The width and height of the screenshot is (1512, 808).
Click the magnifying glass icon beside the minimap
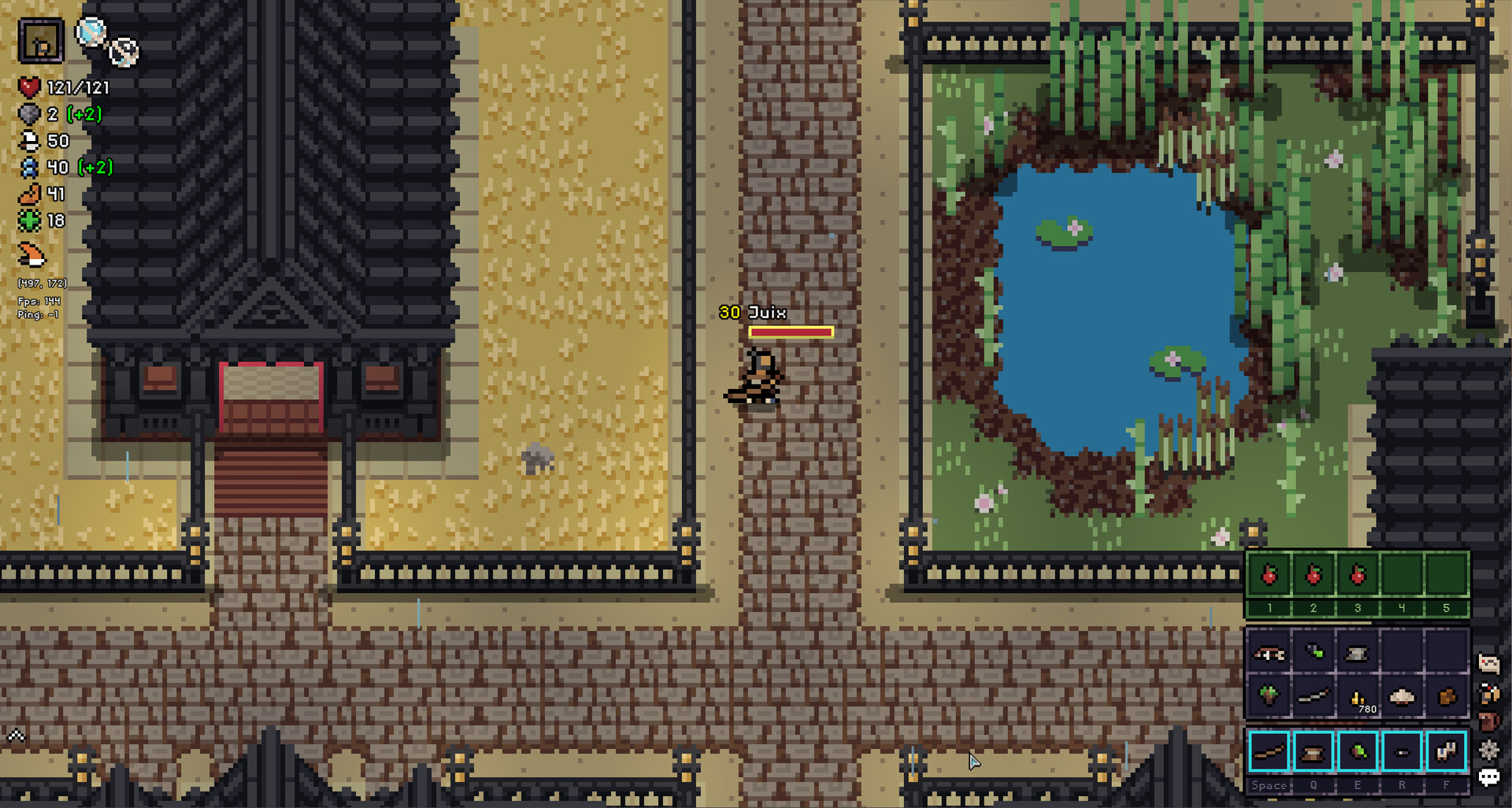coord(90,32)
